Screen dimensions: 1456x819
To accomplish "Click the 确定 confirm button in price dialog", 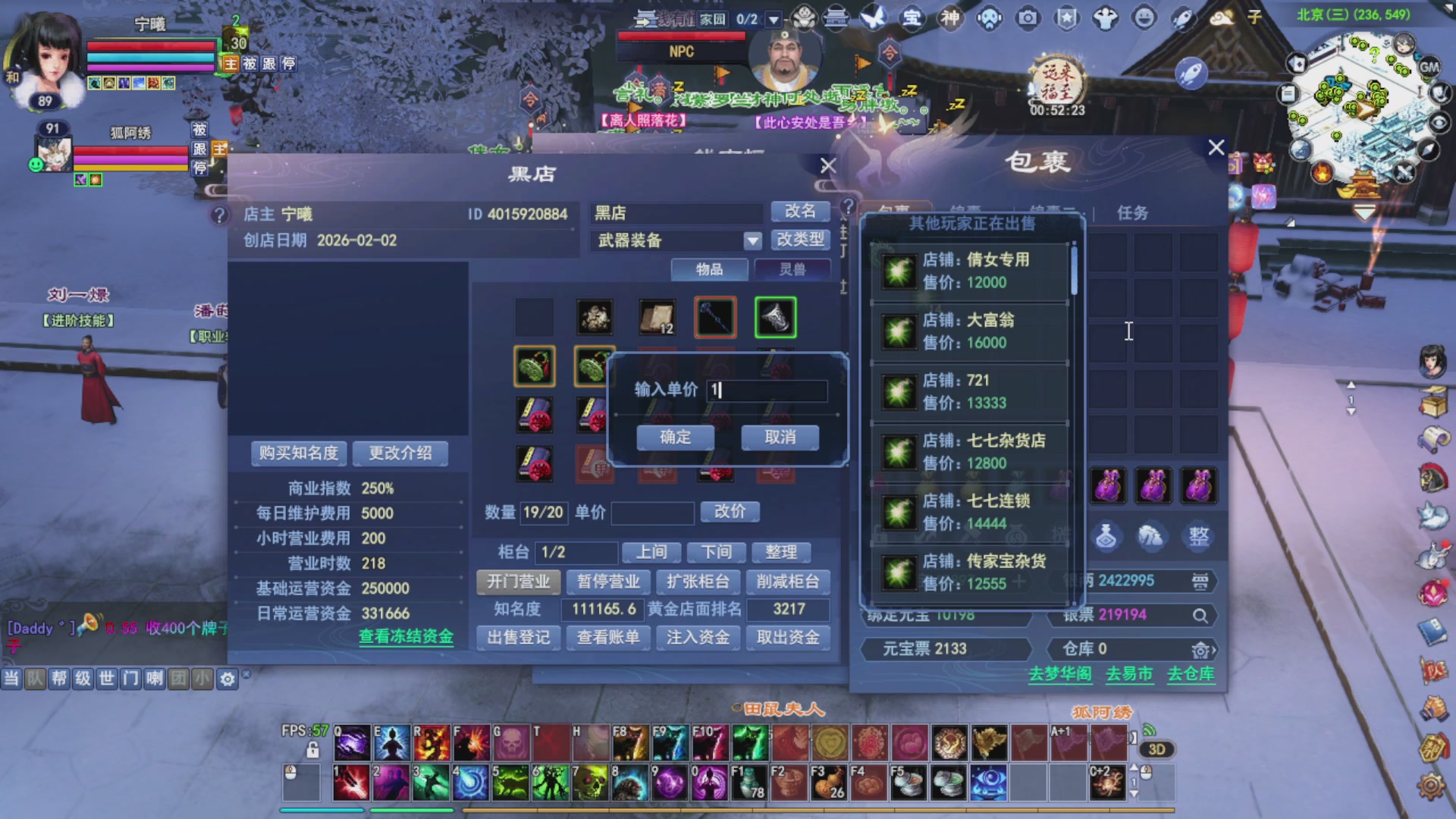I will click(674, 438).
